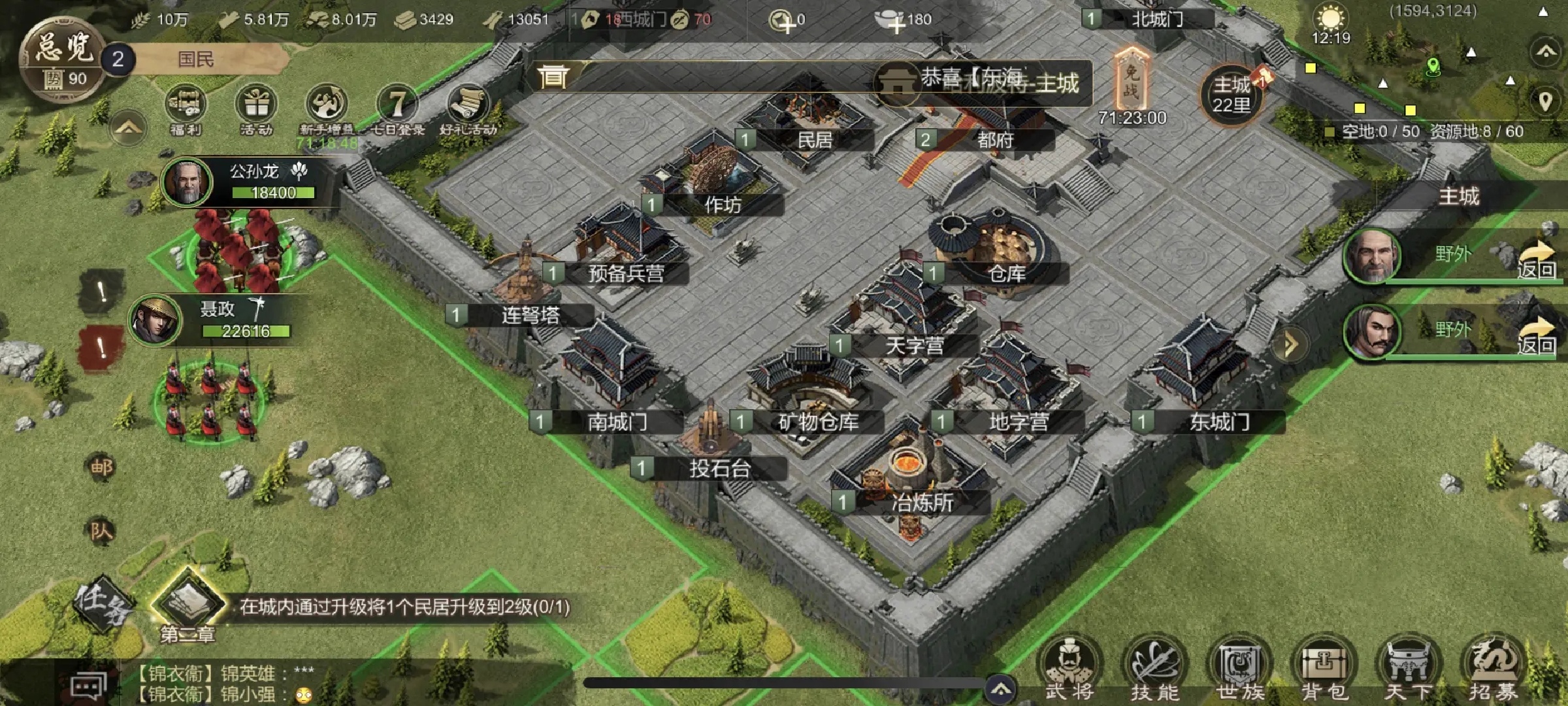Collapse the top-left icon row arrow

[129, 128]
